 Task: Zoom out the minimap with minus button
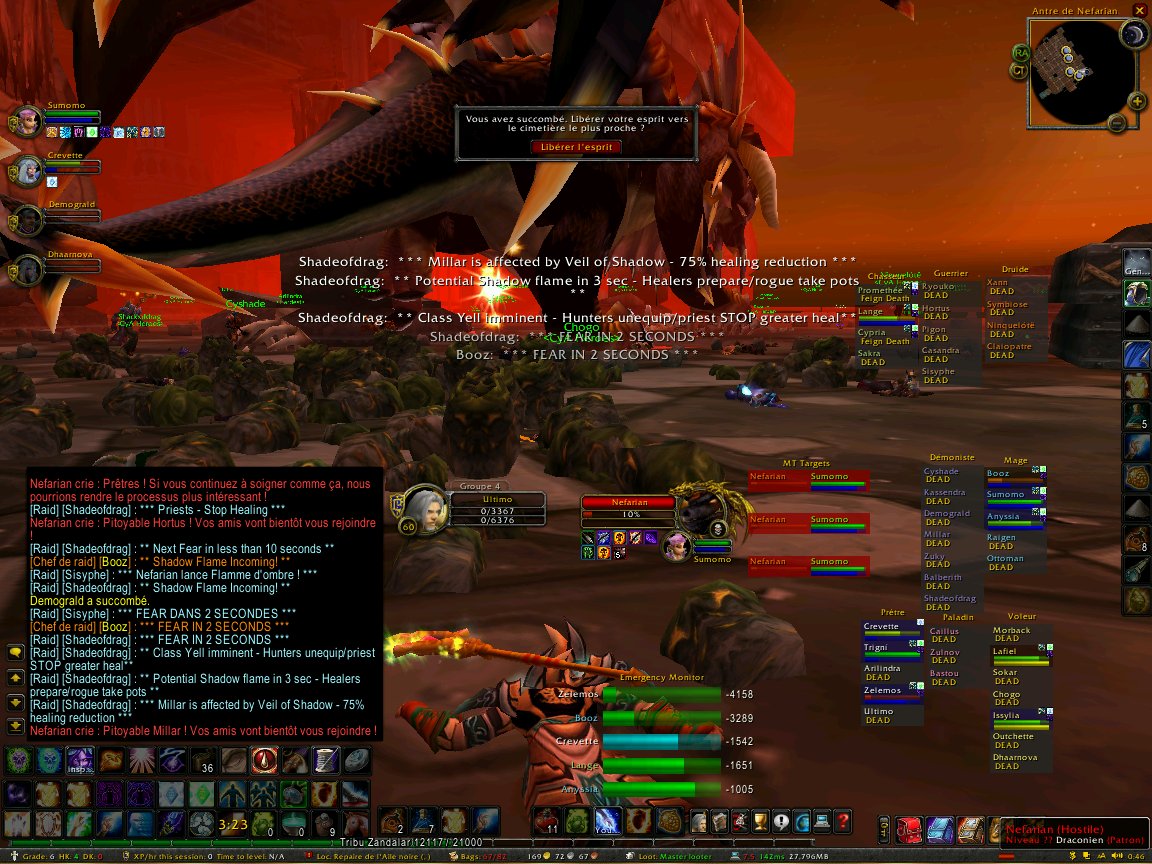tap(1117, 123)
